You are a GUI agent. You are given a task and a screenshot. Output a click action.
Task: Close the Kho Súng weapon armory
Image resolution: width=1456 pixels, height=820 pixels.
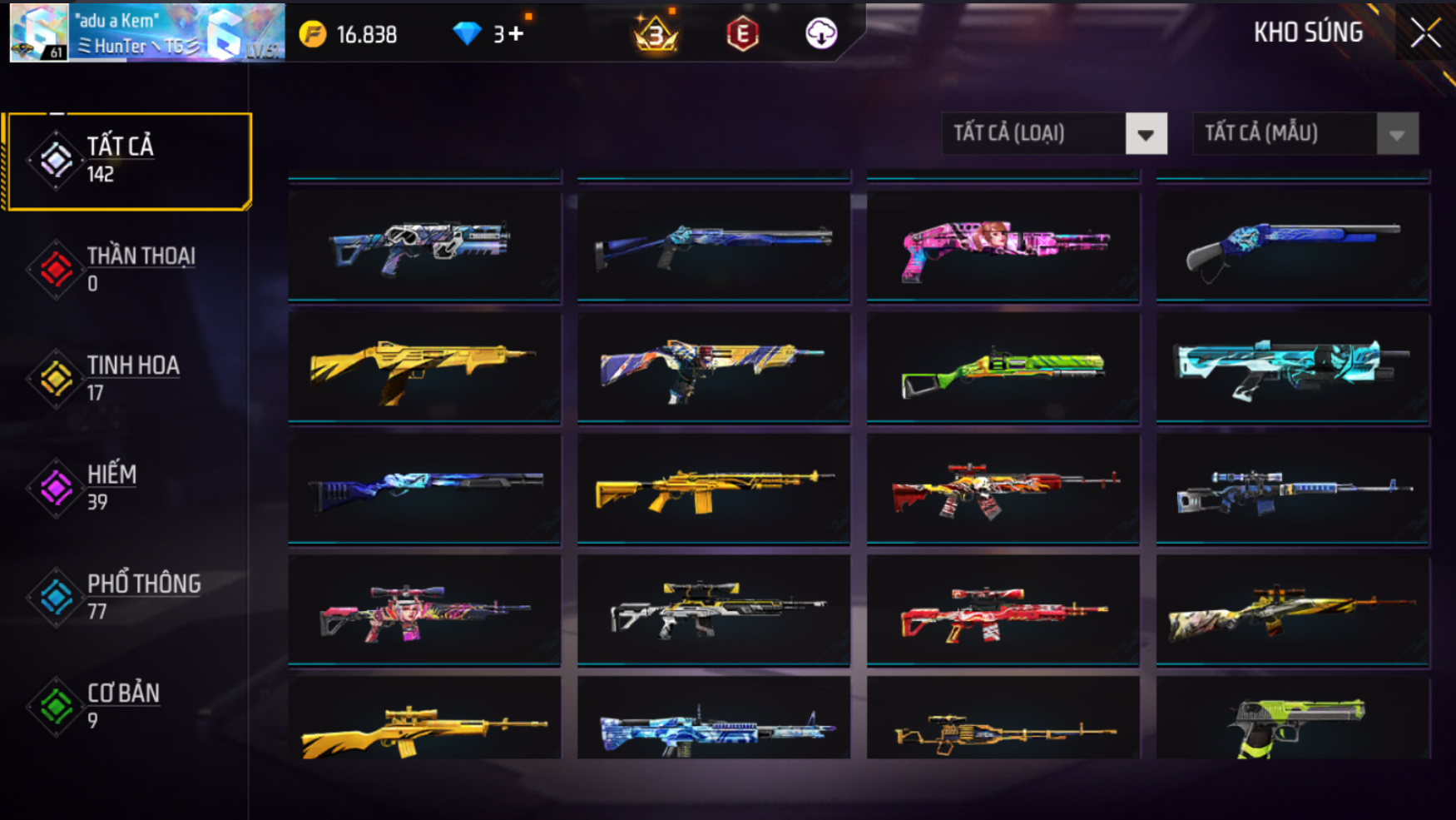click(x=1425, y=33)
